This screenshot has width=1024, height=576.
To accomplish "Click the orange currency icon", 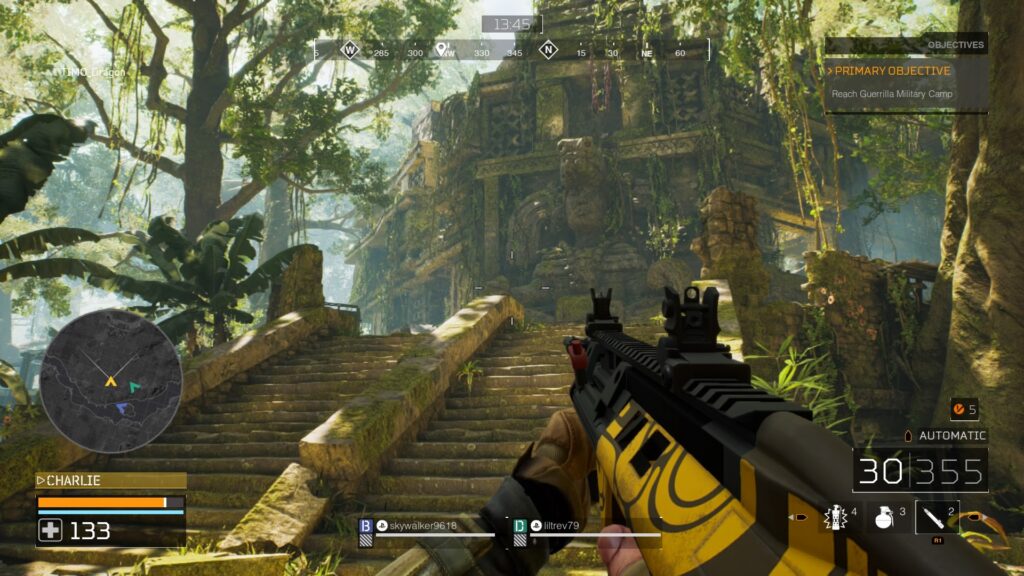I will [x=958, y=409].
